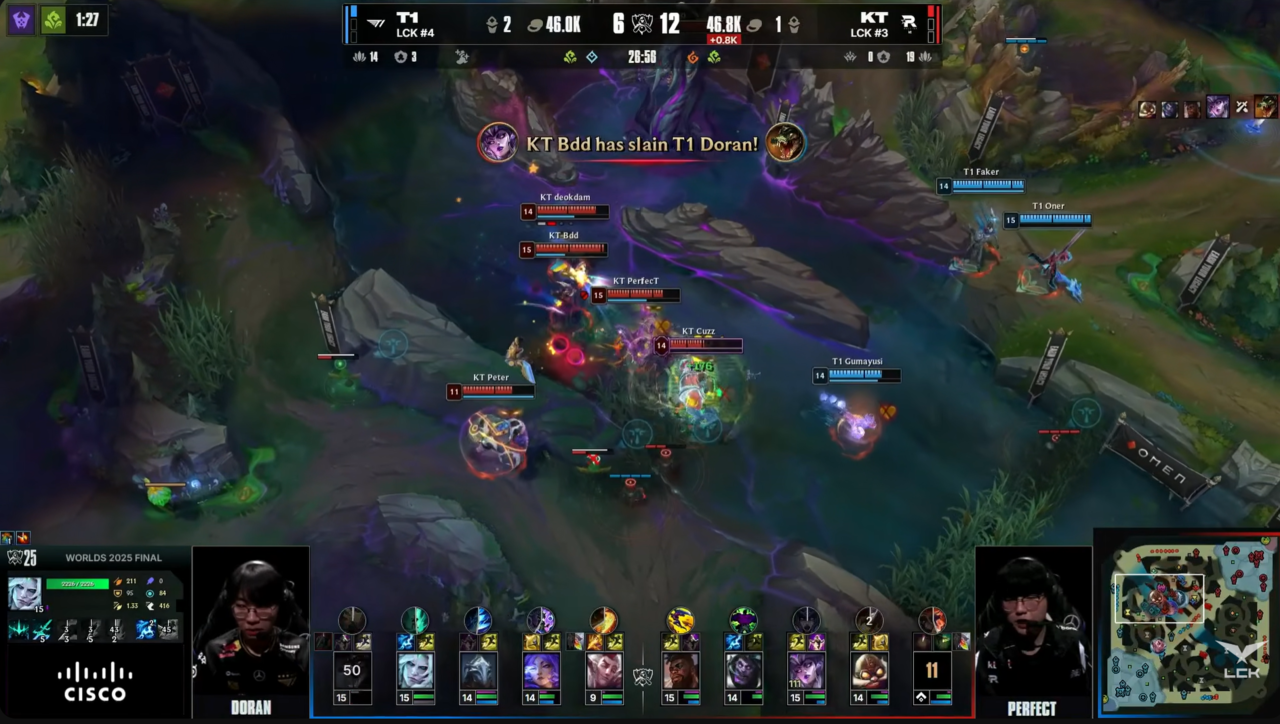Select the white-haired champion portrait in stats panel
The width and height of the screenshot is (1280, 724).
25,592
